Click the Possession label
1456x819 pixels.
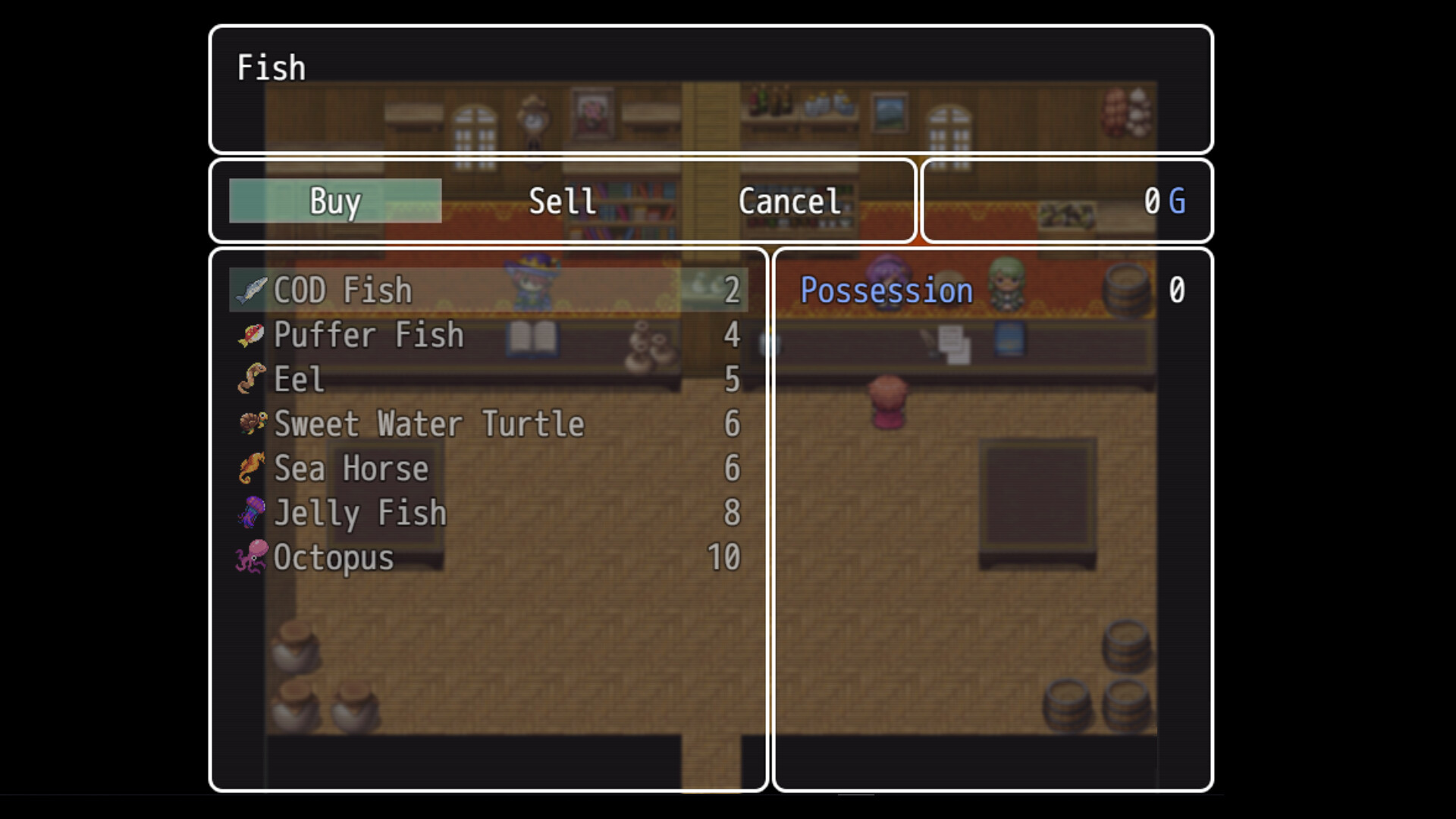click(886, 289)
